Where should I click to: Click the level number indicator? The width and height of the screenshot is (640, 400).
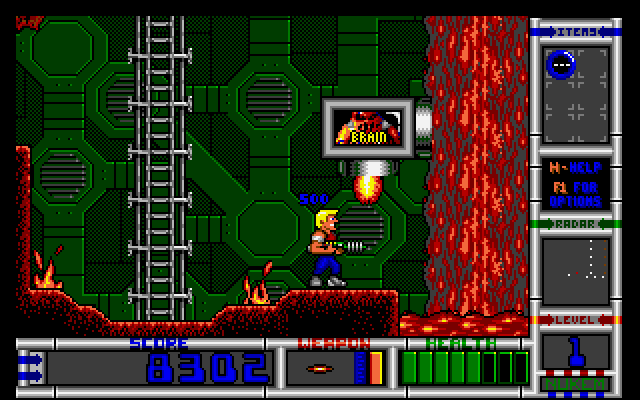(575, 353)
